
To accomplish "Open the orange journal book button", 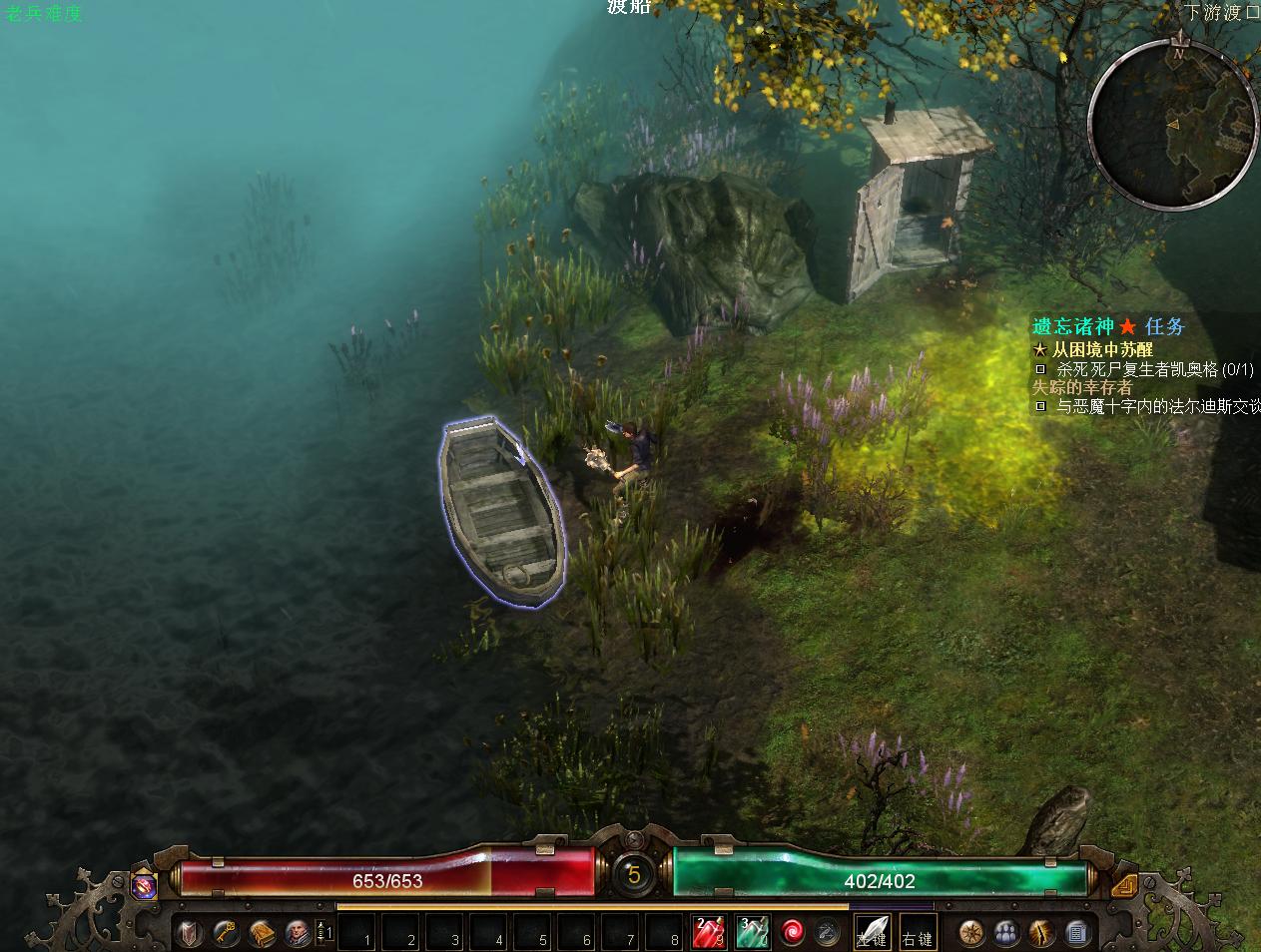I will pos(262,933).
